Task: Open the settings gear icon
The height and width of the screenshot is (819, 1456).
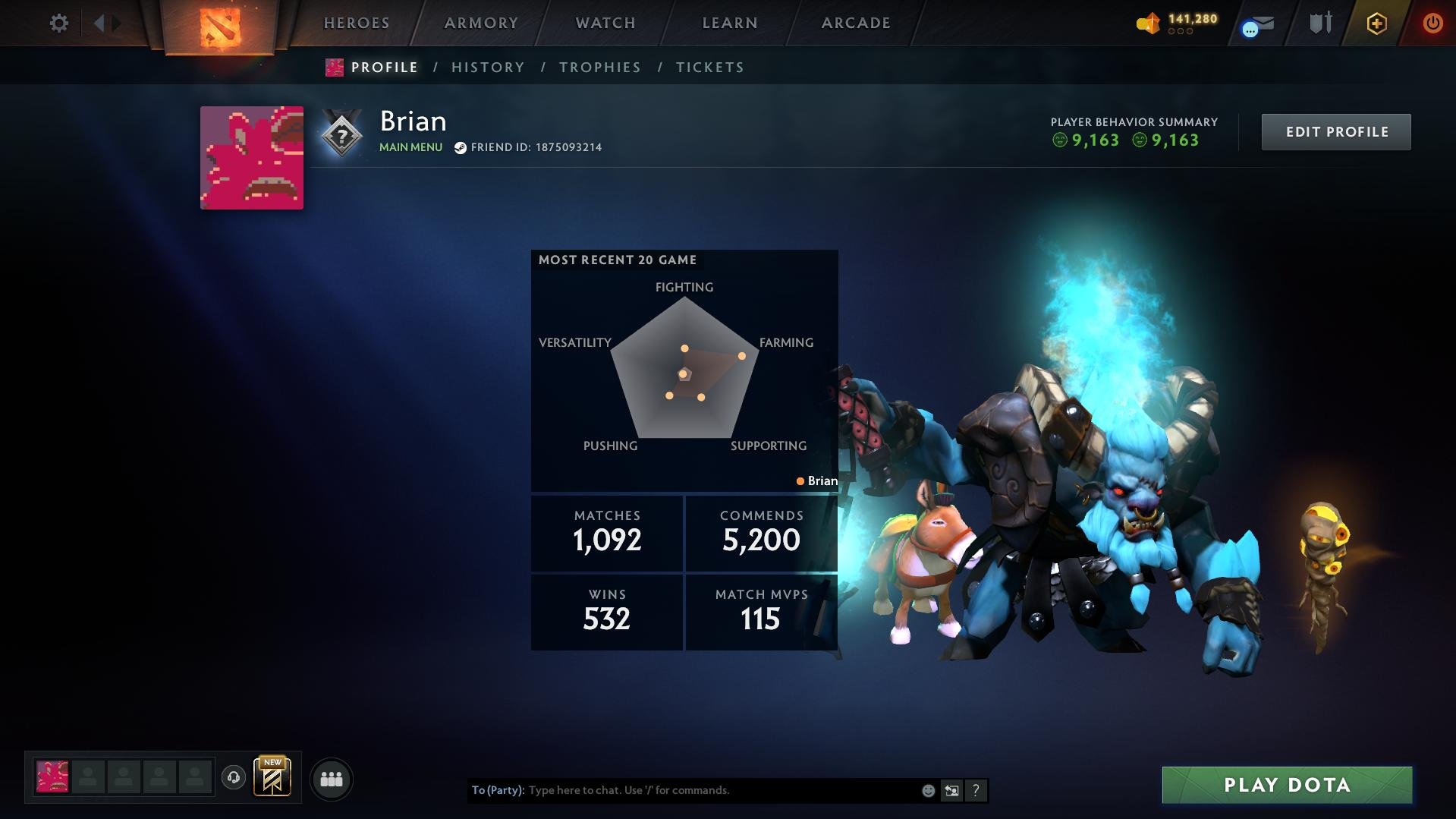Action: coord(58,23)
